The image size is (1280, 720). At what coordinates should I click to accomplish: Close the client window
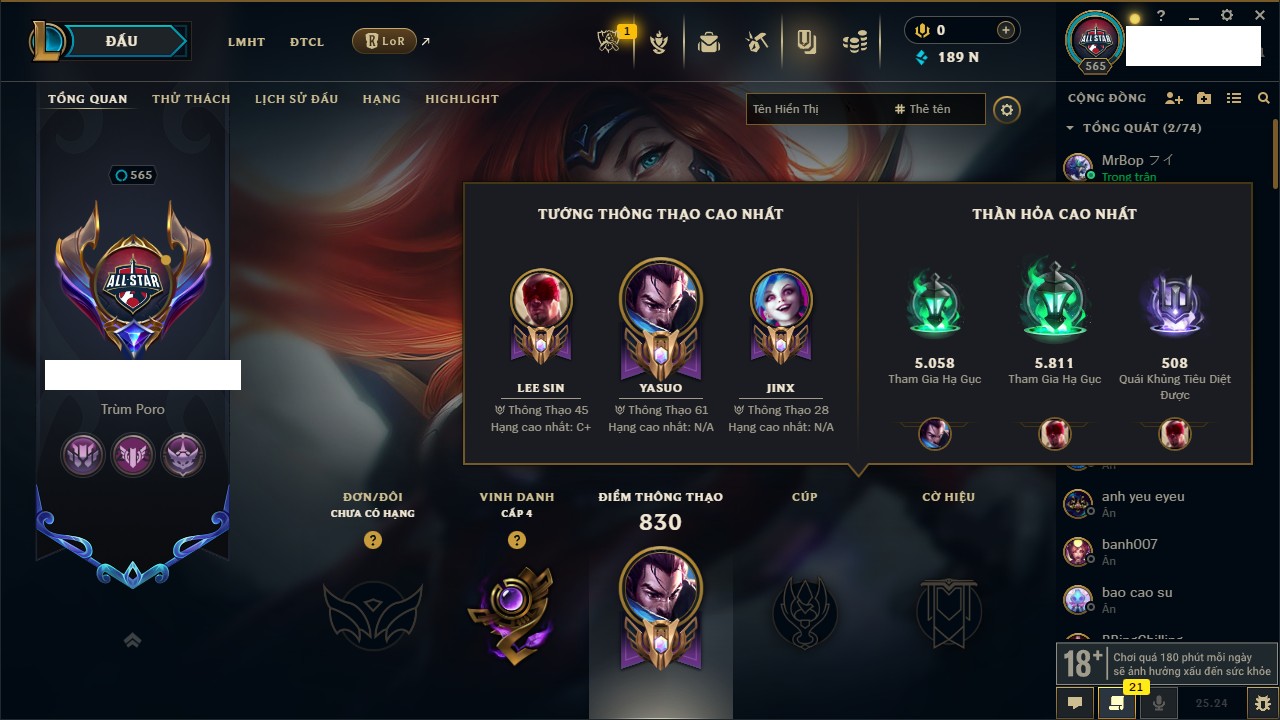[1257, 16]
